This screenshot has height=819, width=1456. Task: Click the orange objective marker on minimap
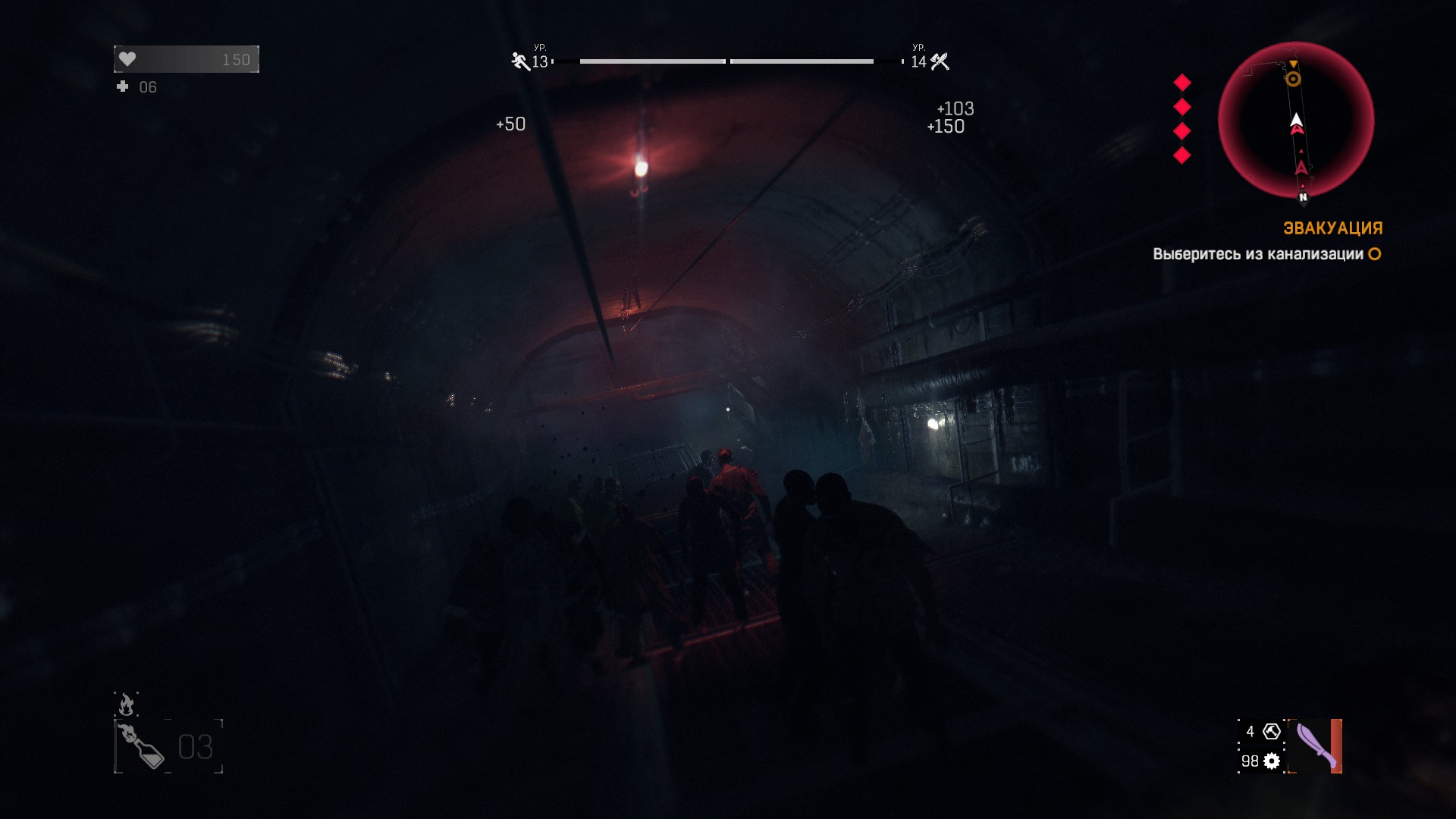[1293, 79]
